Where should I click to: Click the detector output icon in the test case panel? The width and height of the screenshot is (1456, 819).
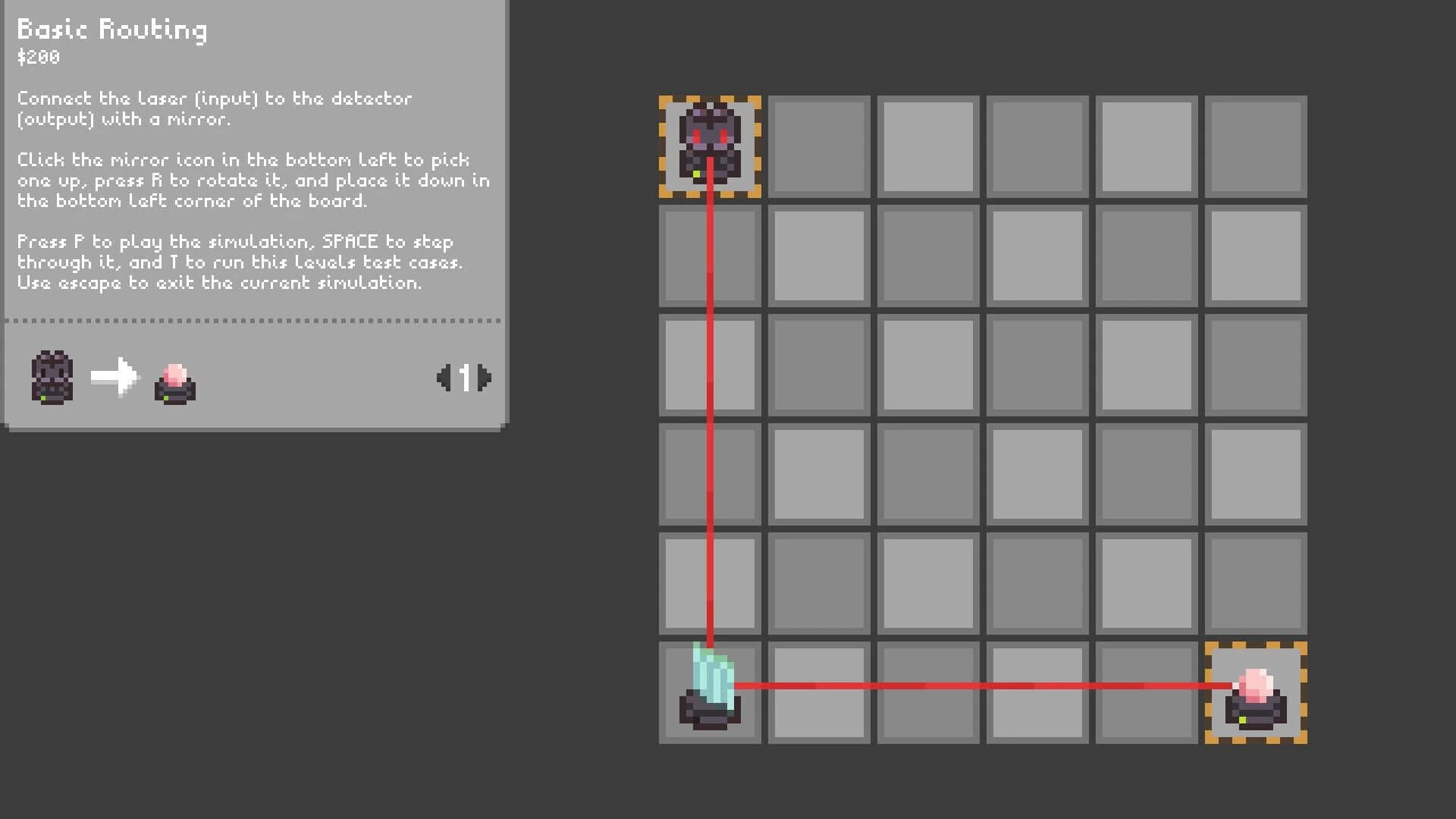173,383
